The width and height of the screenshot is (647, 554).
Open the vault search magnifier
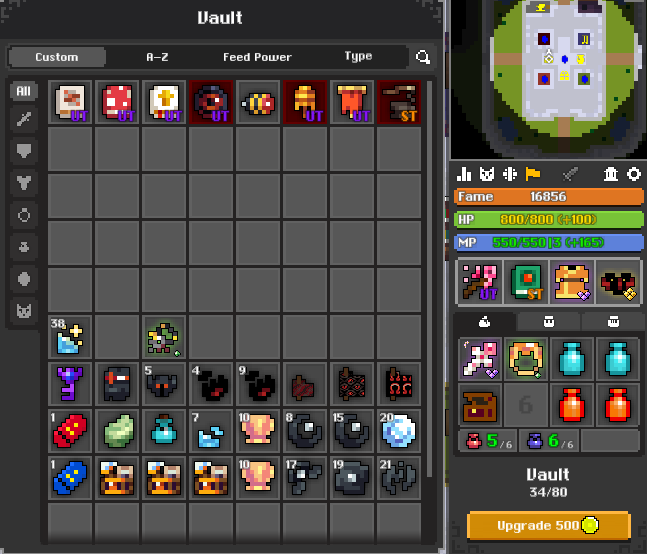tap(424, 58)
